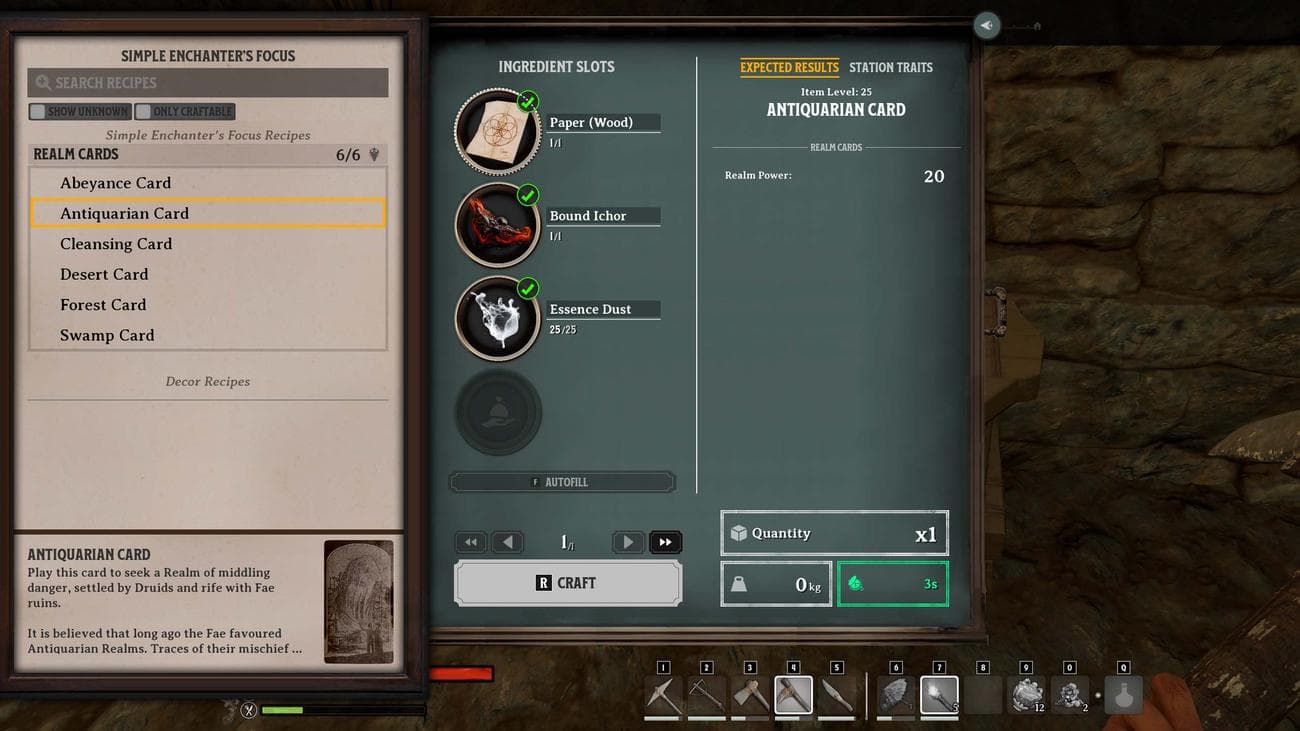Choose the Cleansing Card recipe
Viewport: 1300px width, 731px height.
coord(116,244)
